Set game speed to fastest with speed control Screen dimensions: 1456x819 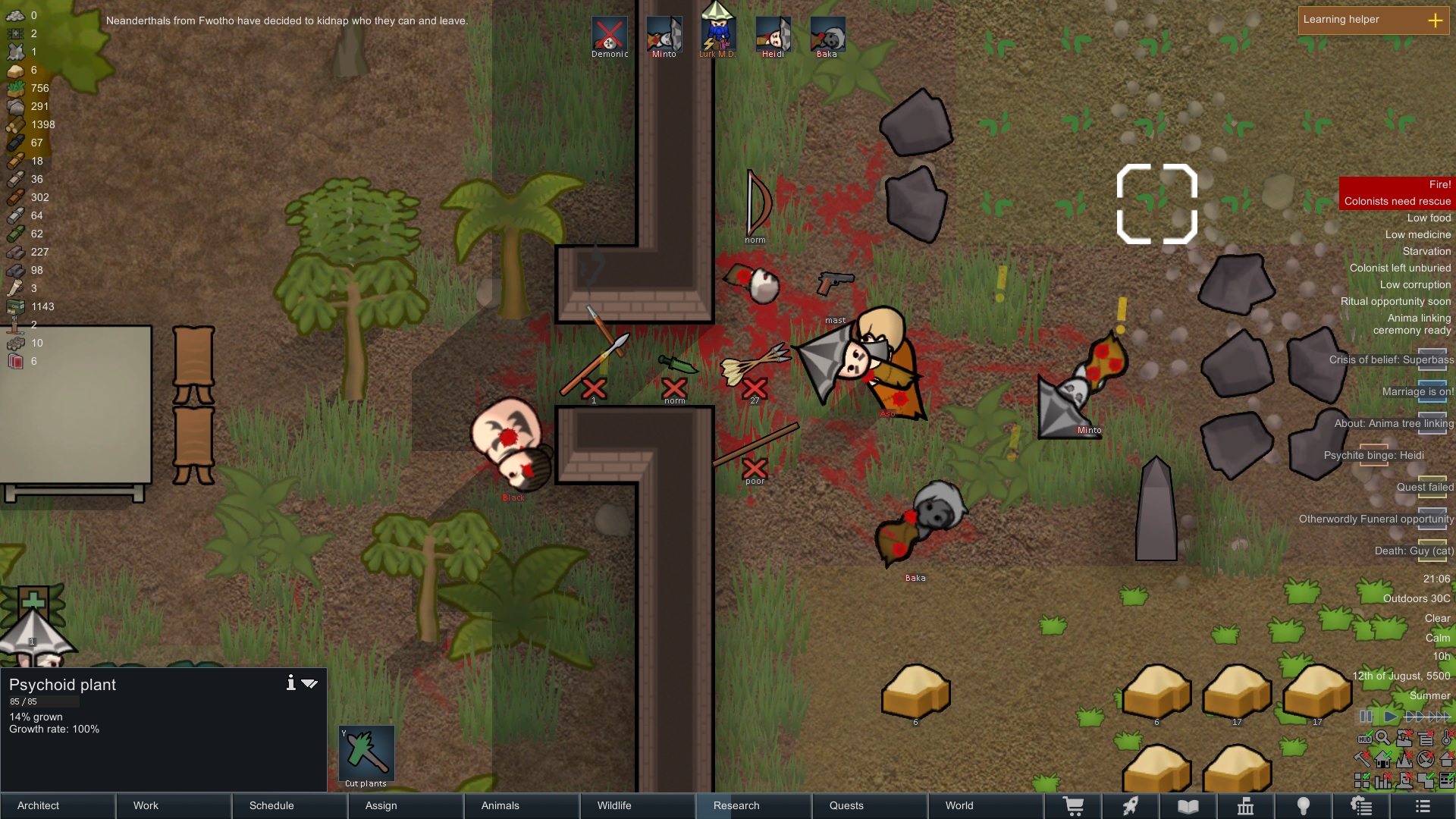(1439, 717)
